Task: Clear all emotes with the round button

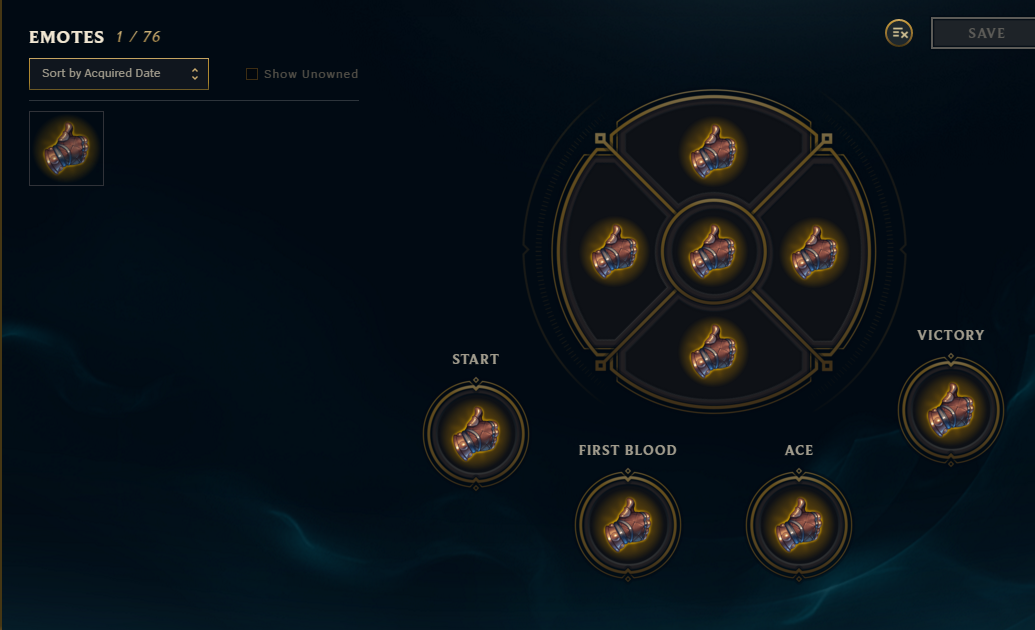Action: 899,33
